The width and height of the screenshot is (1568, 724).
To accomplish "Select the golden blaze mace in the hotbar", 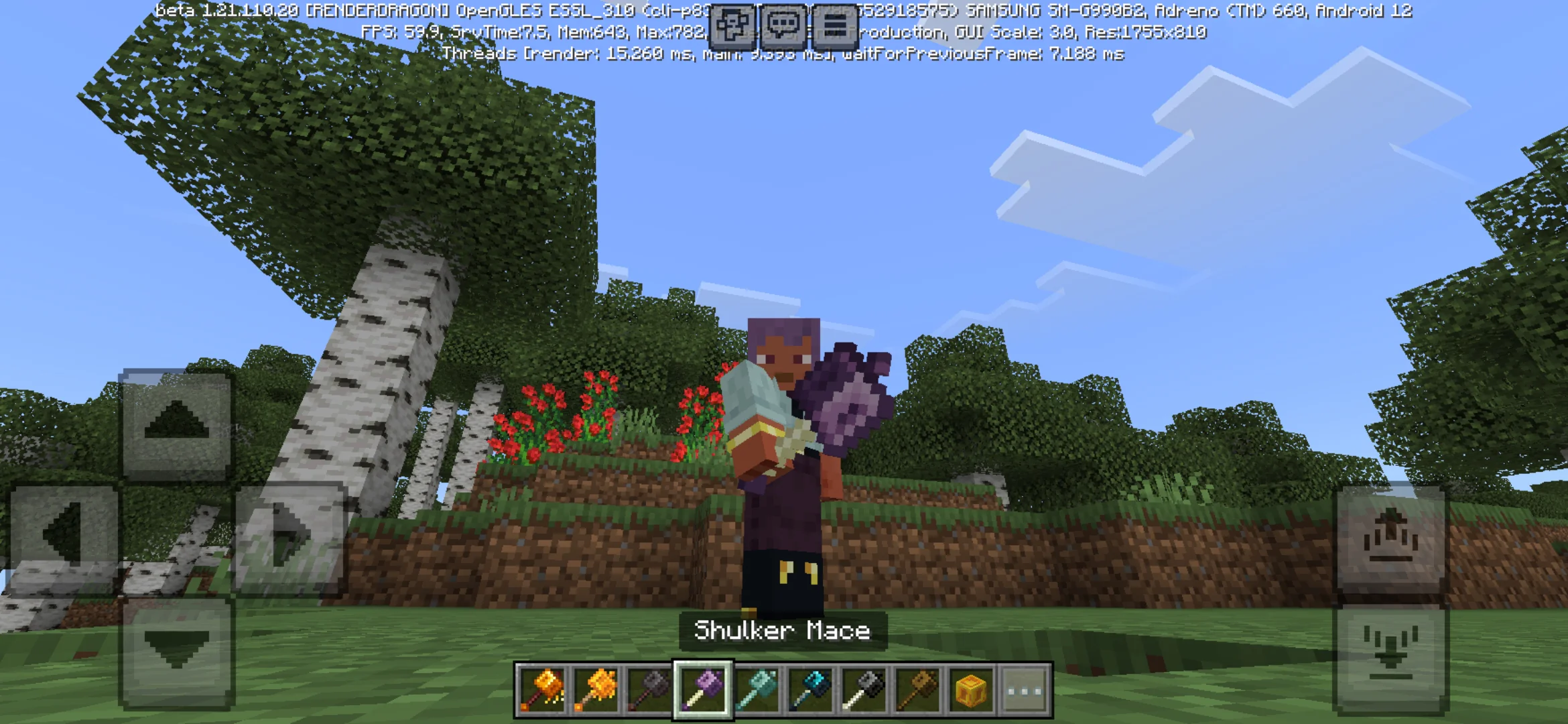I will 596,689.
